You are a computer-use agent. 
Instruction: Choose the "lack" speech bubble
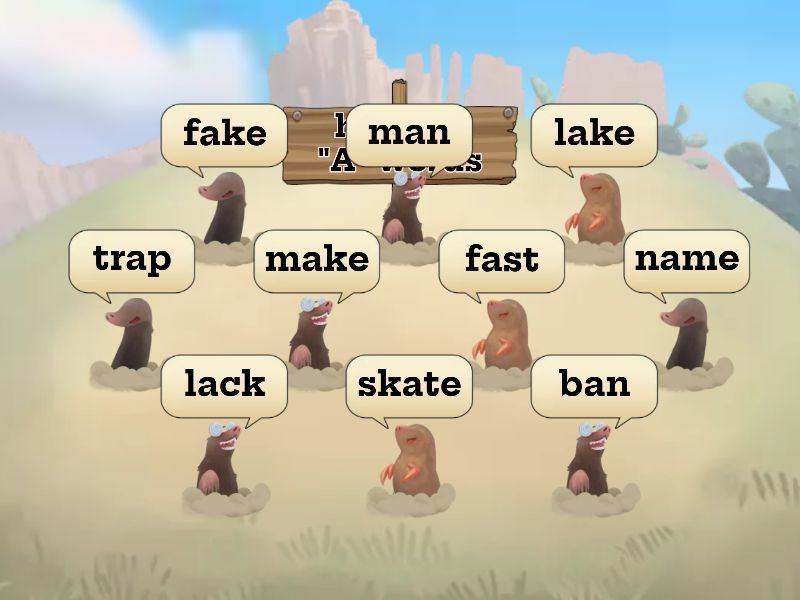pyautogui.click(x=224, y=384)
